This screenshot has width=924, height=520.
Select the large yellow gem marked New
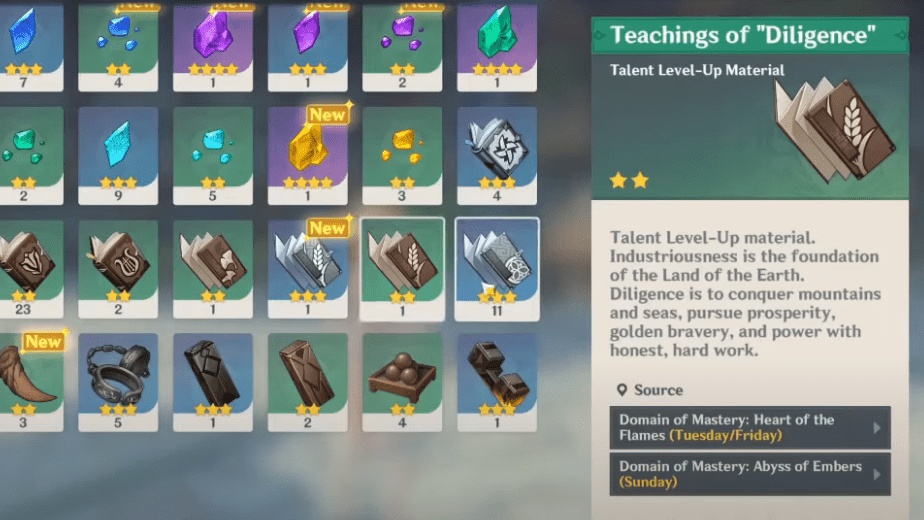pos(308,154)
